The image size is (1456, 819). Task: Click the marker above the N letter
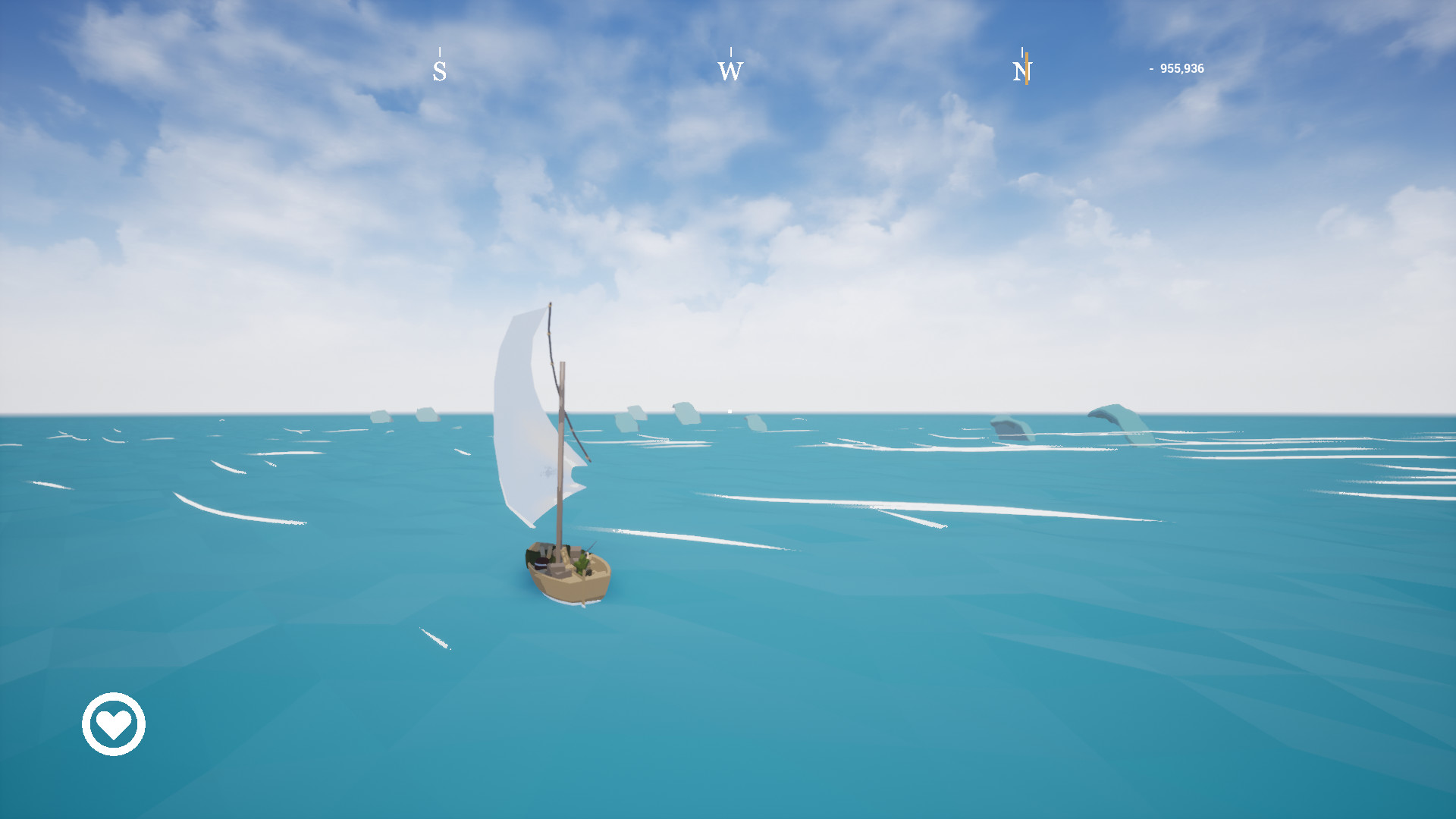[1023, 53]
